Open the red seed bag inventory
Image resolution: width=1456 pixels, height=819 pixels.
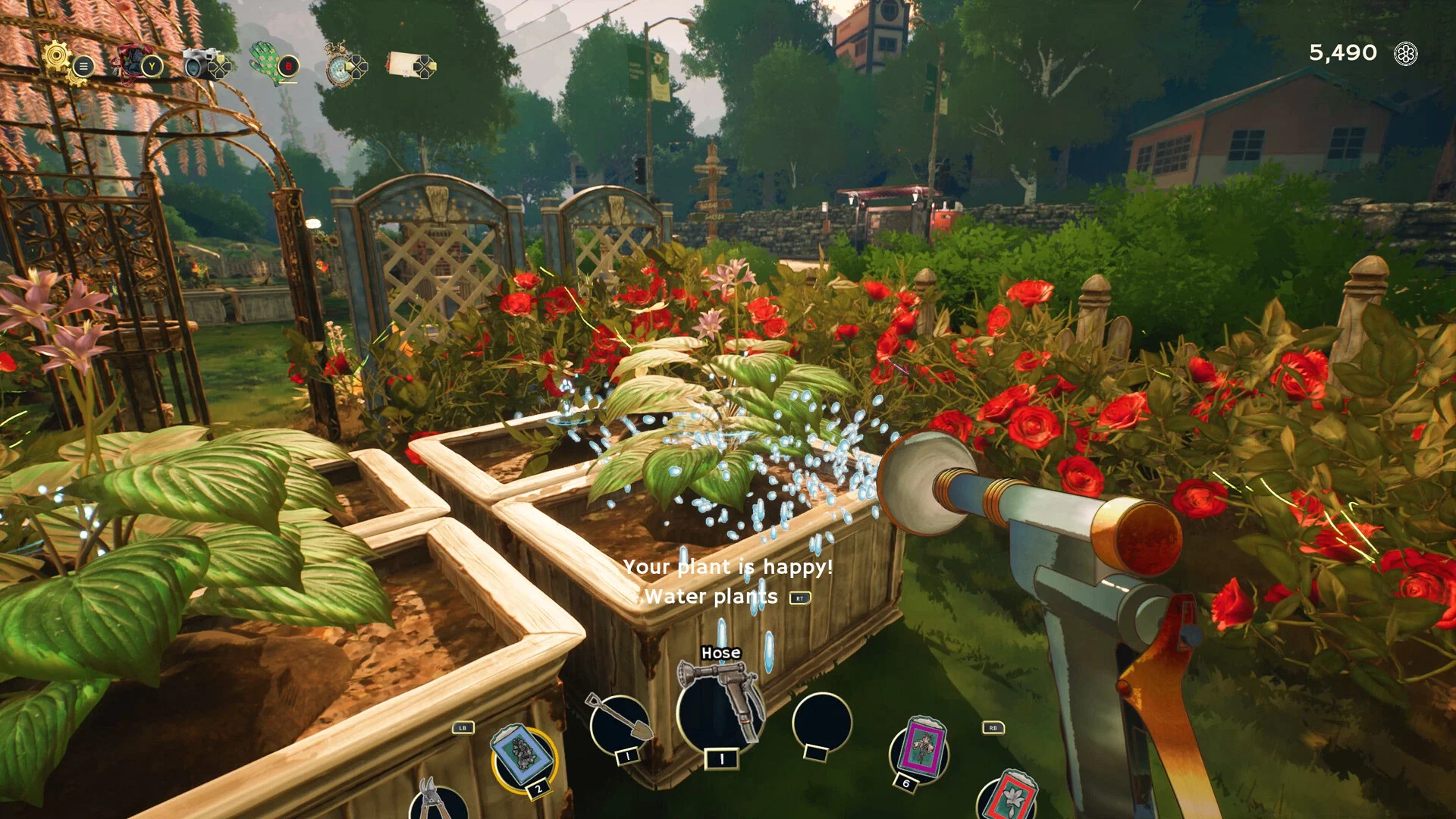pyautogui.click(x=133, y=62)
